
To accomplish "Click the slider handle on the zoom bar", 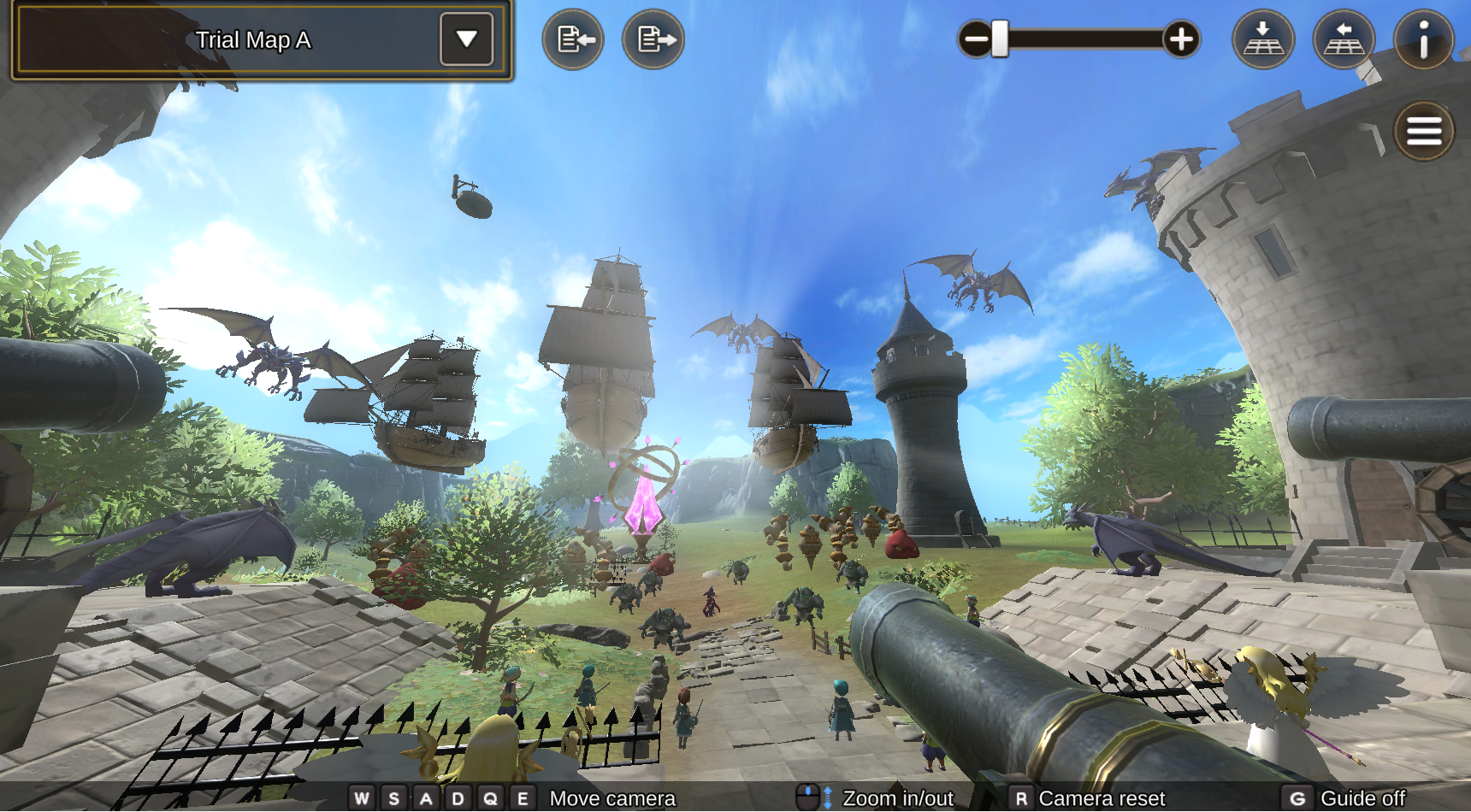I will point(1000,39).
